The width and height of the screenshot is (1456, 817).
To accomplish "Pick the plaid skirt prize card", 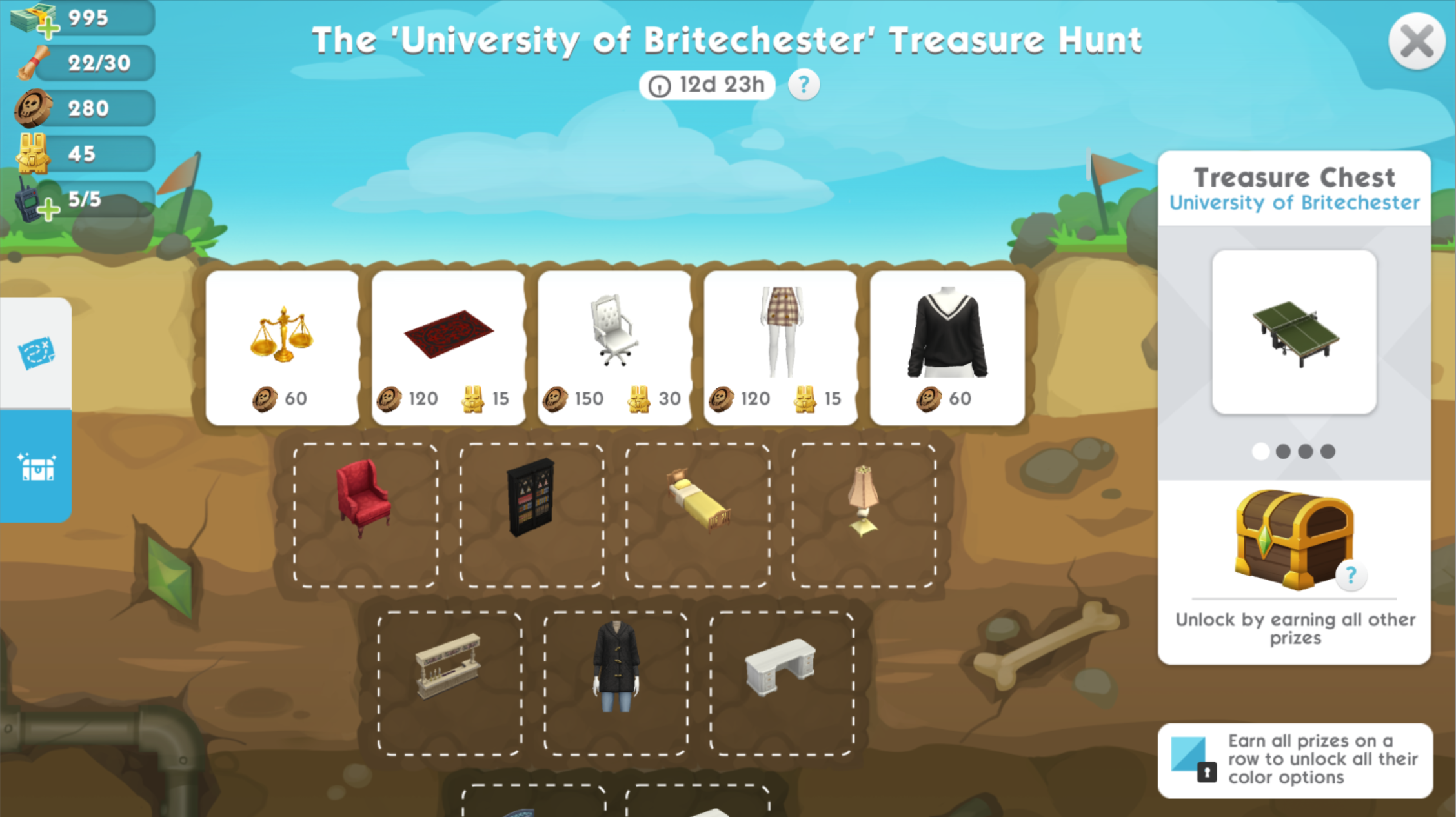I will (x=780, y=347).
